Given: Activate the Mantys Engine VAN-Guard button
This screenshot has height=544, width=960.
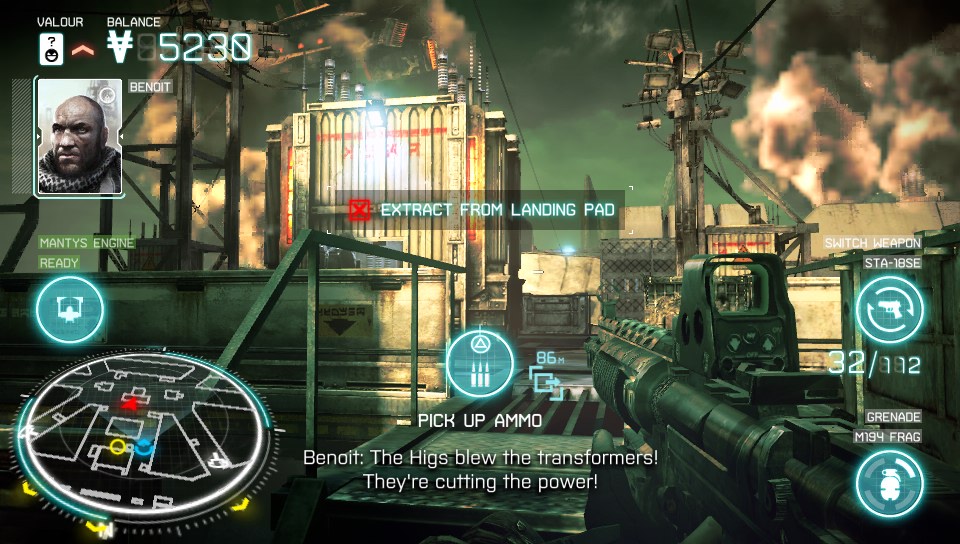Looking at the screenshot, I should click(x=69, y=311).
